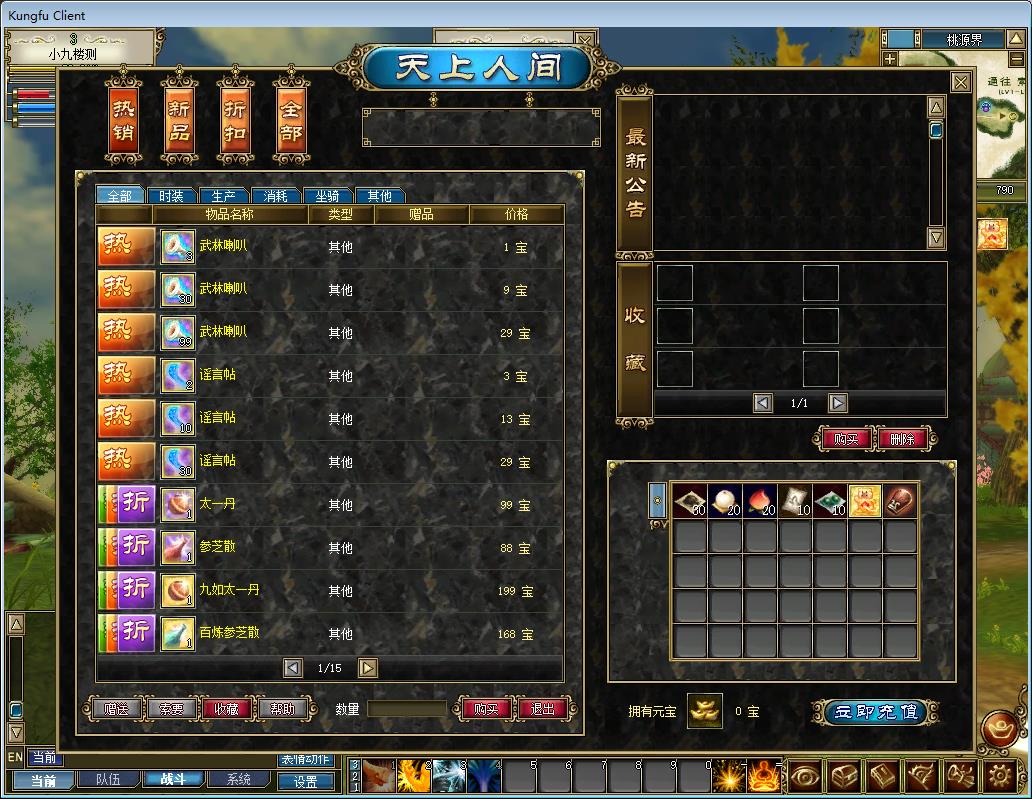Exit the shop with 退出 button

tap(543, 709)
